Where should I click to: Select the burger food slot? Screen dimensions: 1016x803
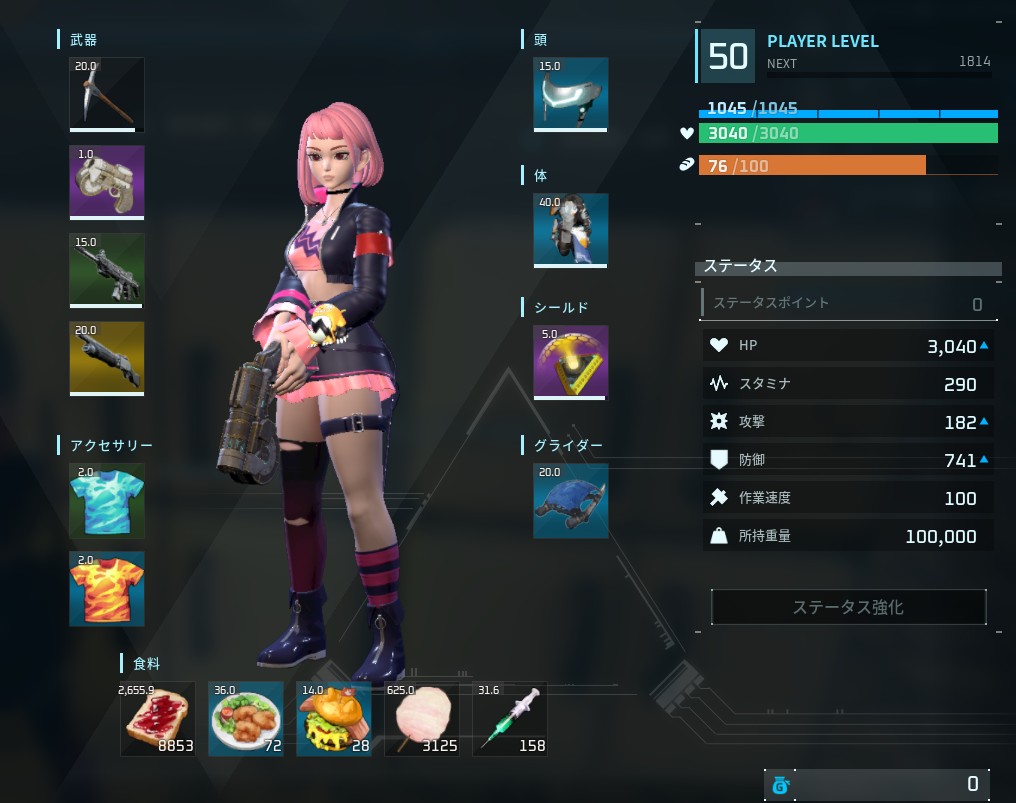tap(333, 719)
